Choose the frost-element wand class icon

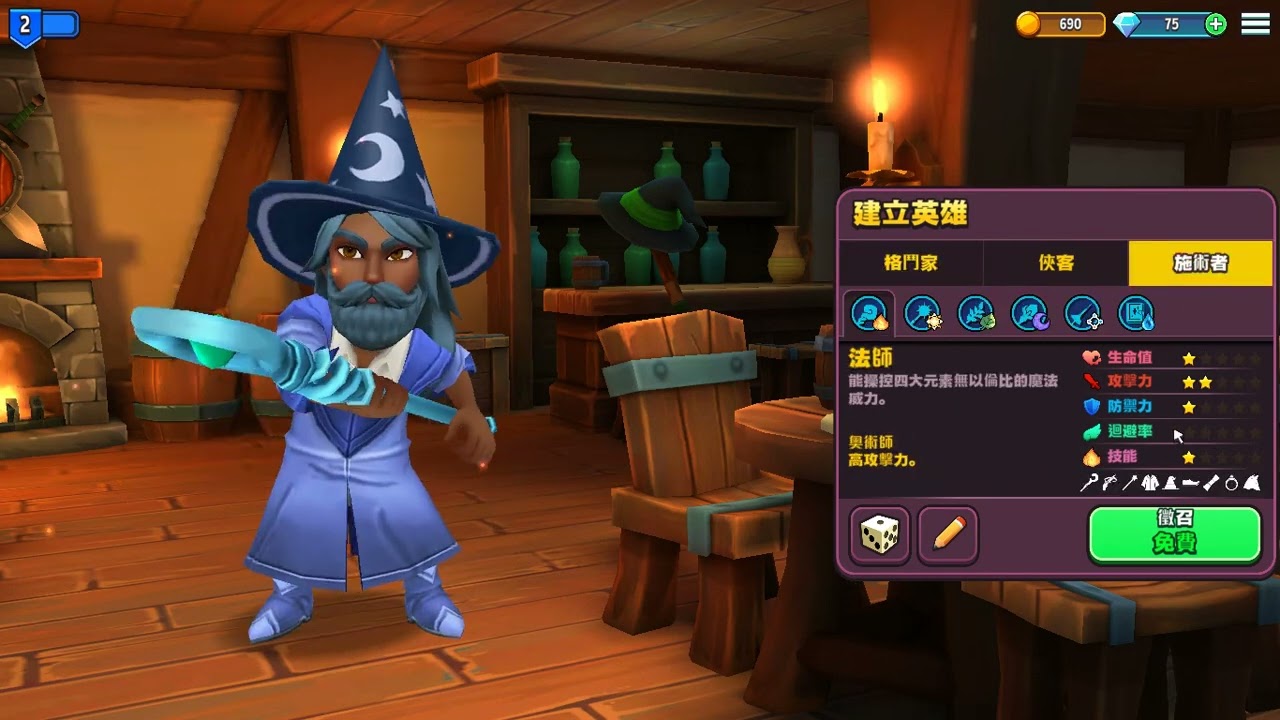tap(1082, 314)
